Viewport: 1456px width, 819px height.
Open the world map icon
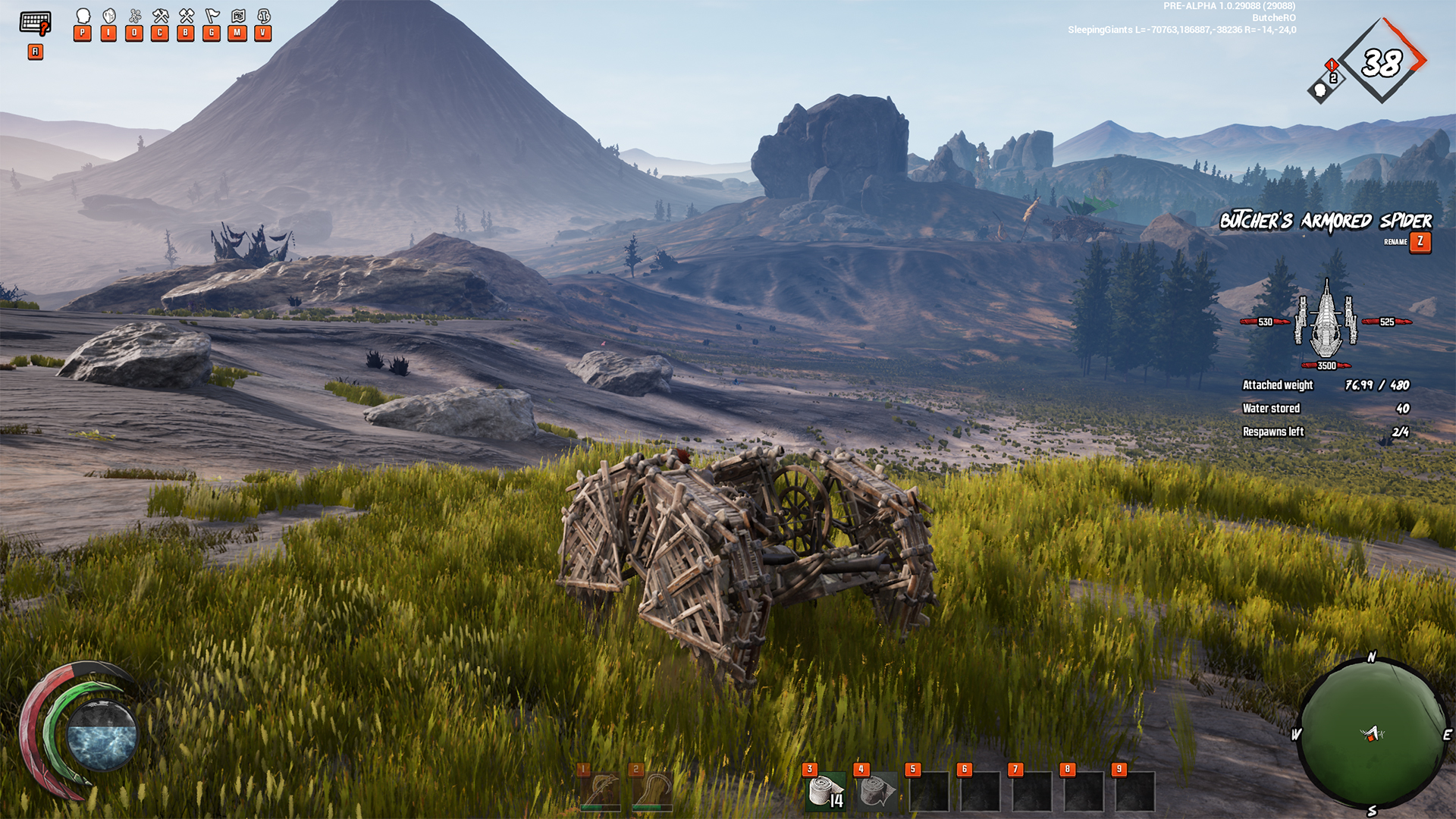(237, 16)
